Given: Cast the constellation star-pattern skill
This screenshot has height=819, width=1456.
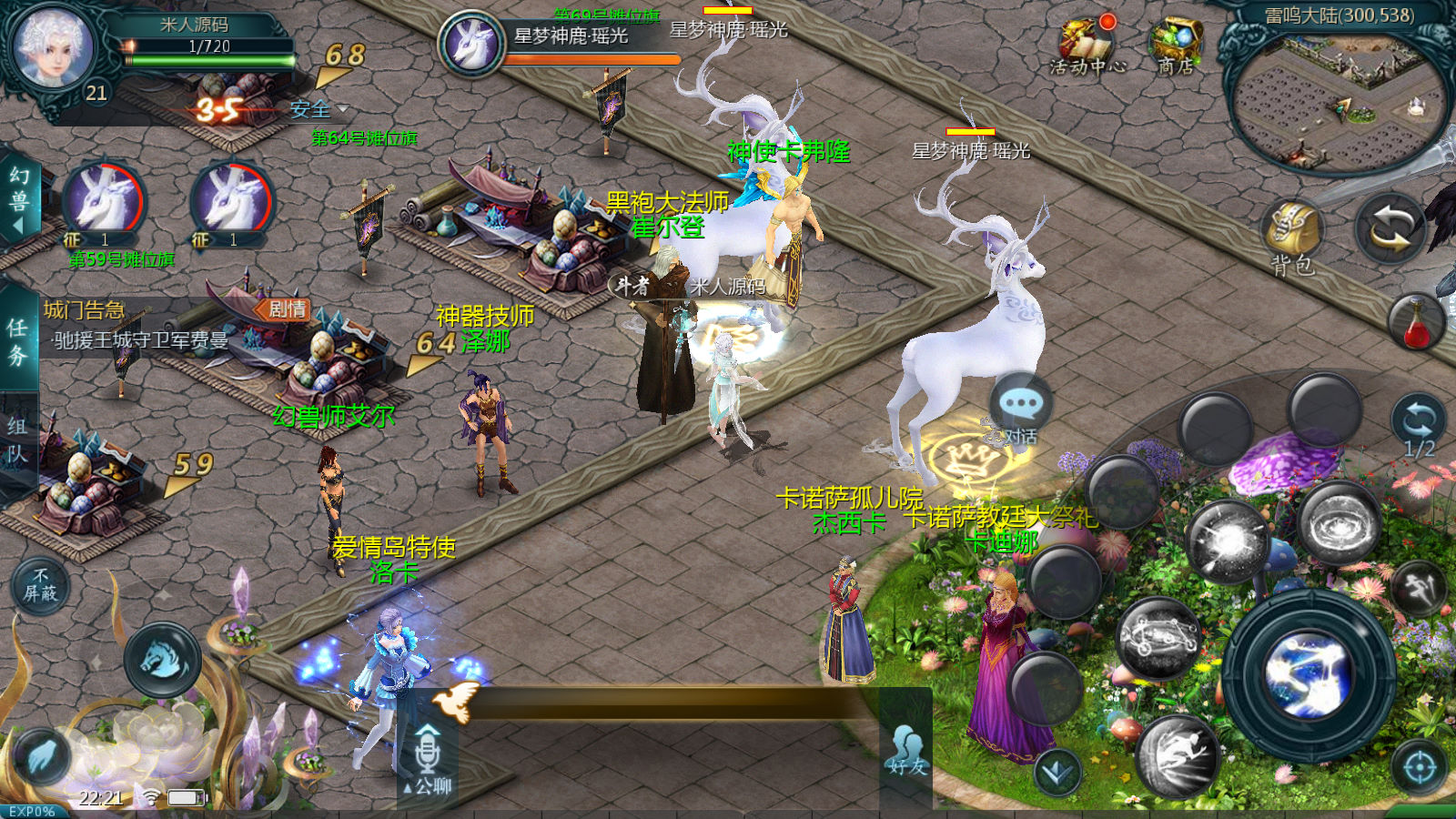Looking at the screenshot, I should [1159, 639].
